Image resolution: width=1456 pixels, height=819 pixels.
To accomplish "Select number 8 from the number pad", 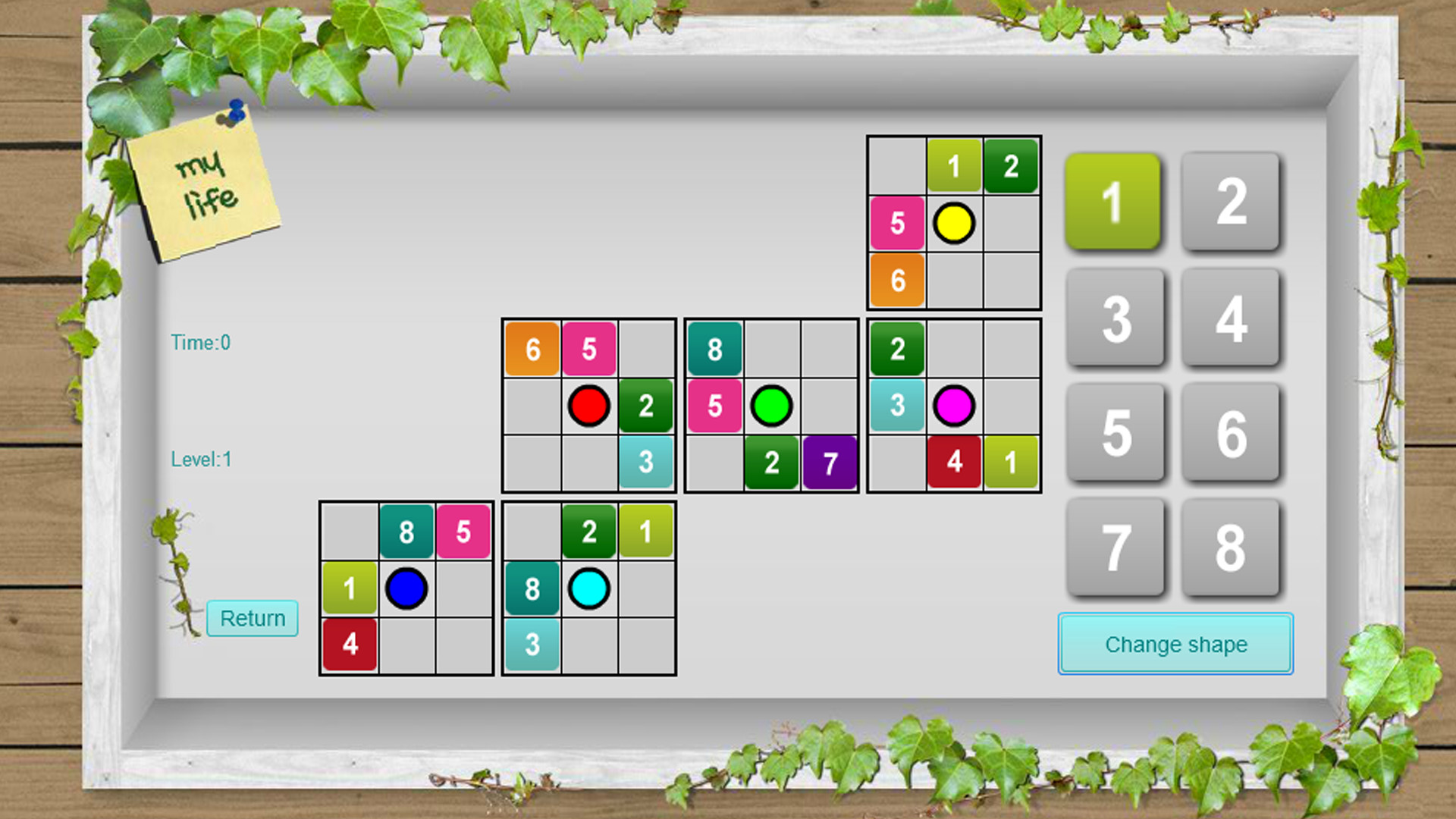I will pos(1230,546).
